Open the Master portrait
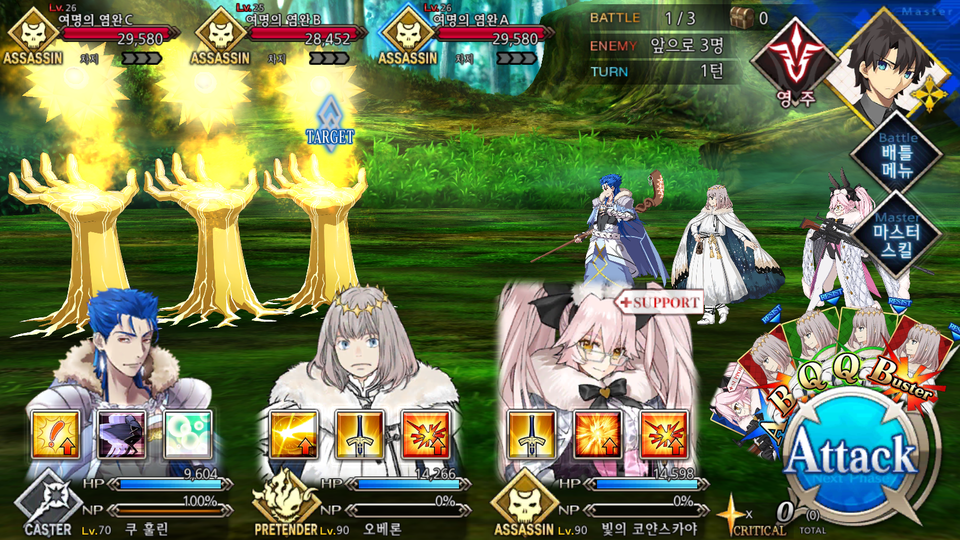960x540 pixels. point(887,62)
